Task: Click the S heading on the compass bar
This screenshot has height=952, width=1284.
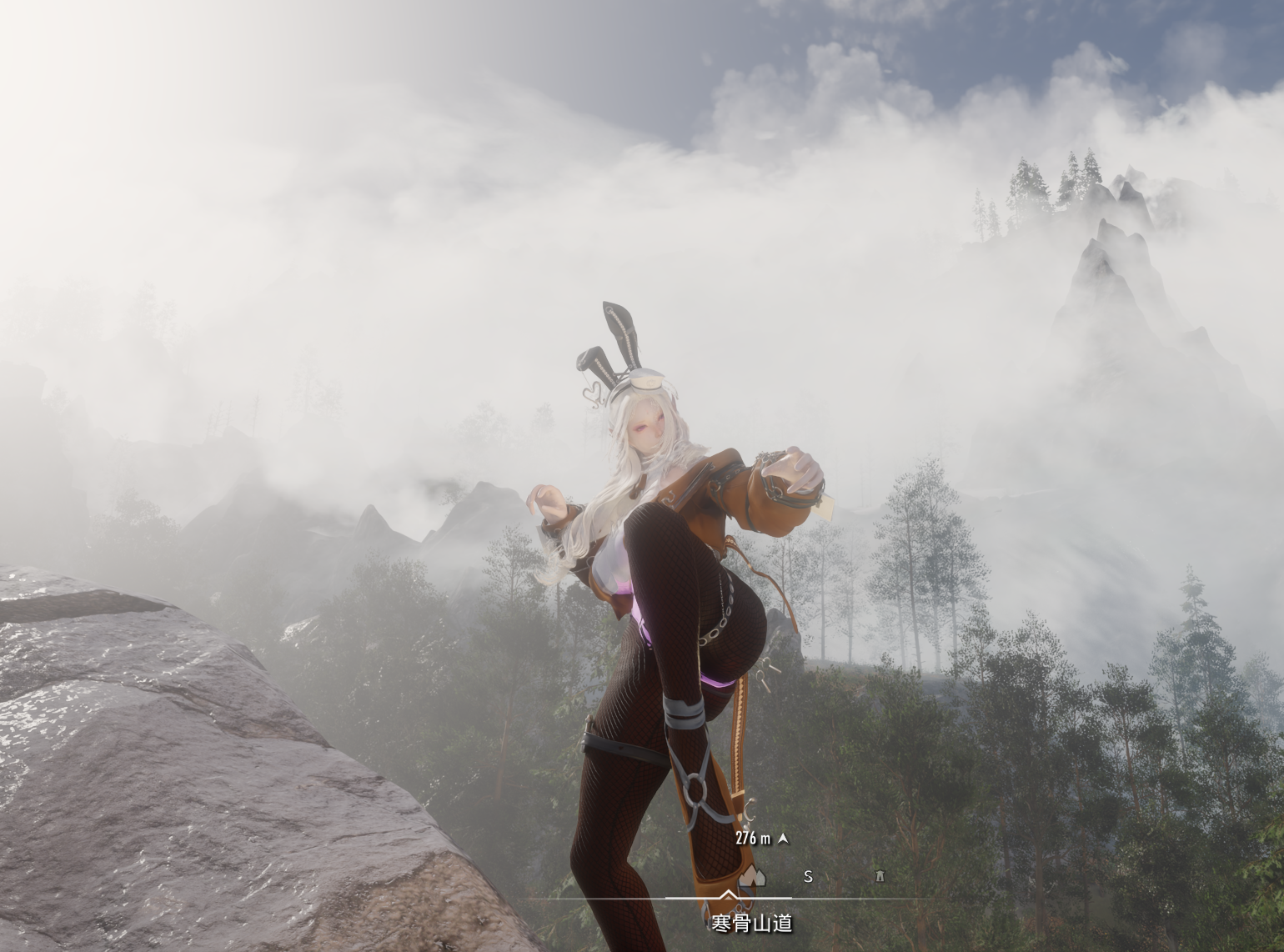Action: [808, 876]
